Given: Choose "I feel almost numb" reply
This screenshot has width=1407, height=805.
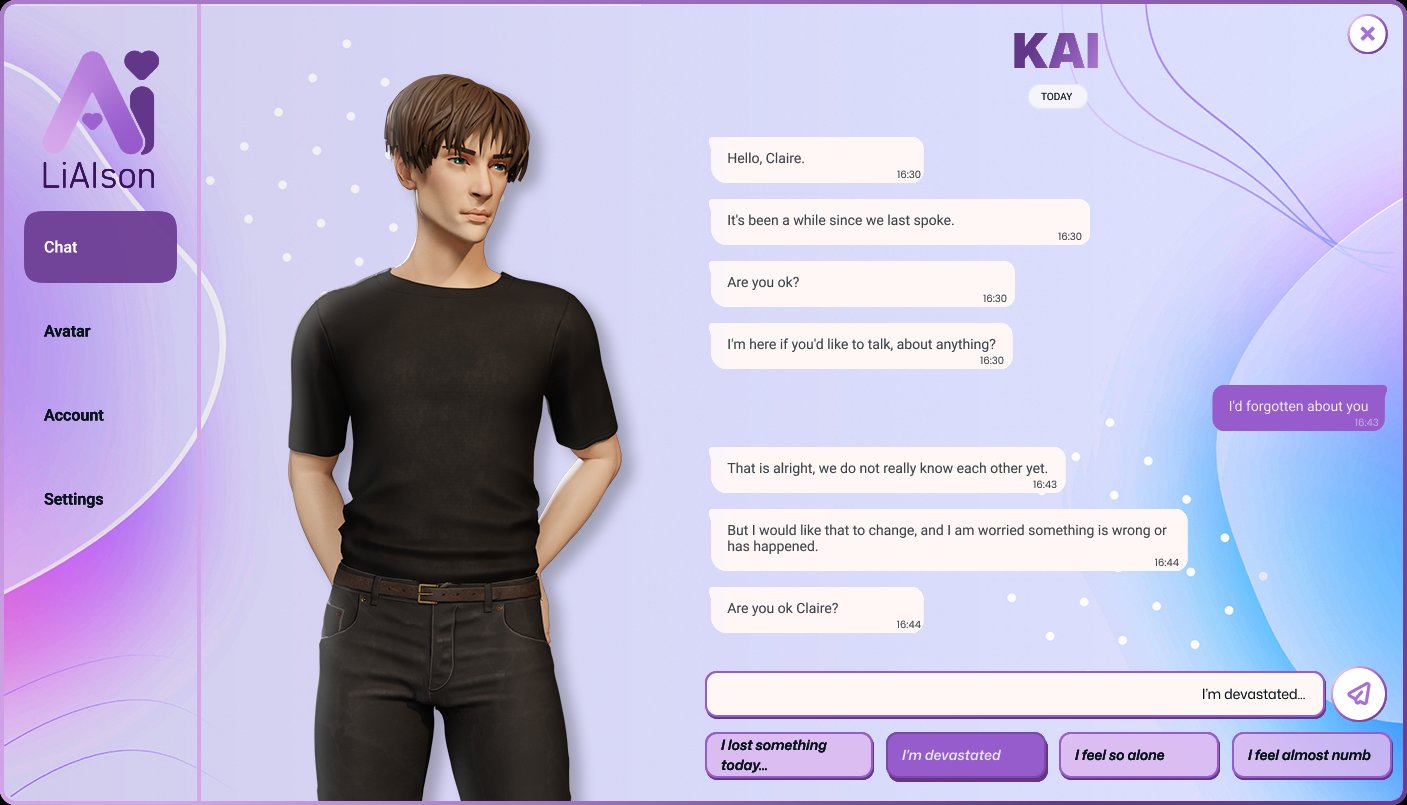Looking at the screenshot, I should point(1311,755).
